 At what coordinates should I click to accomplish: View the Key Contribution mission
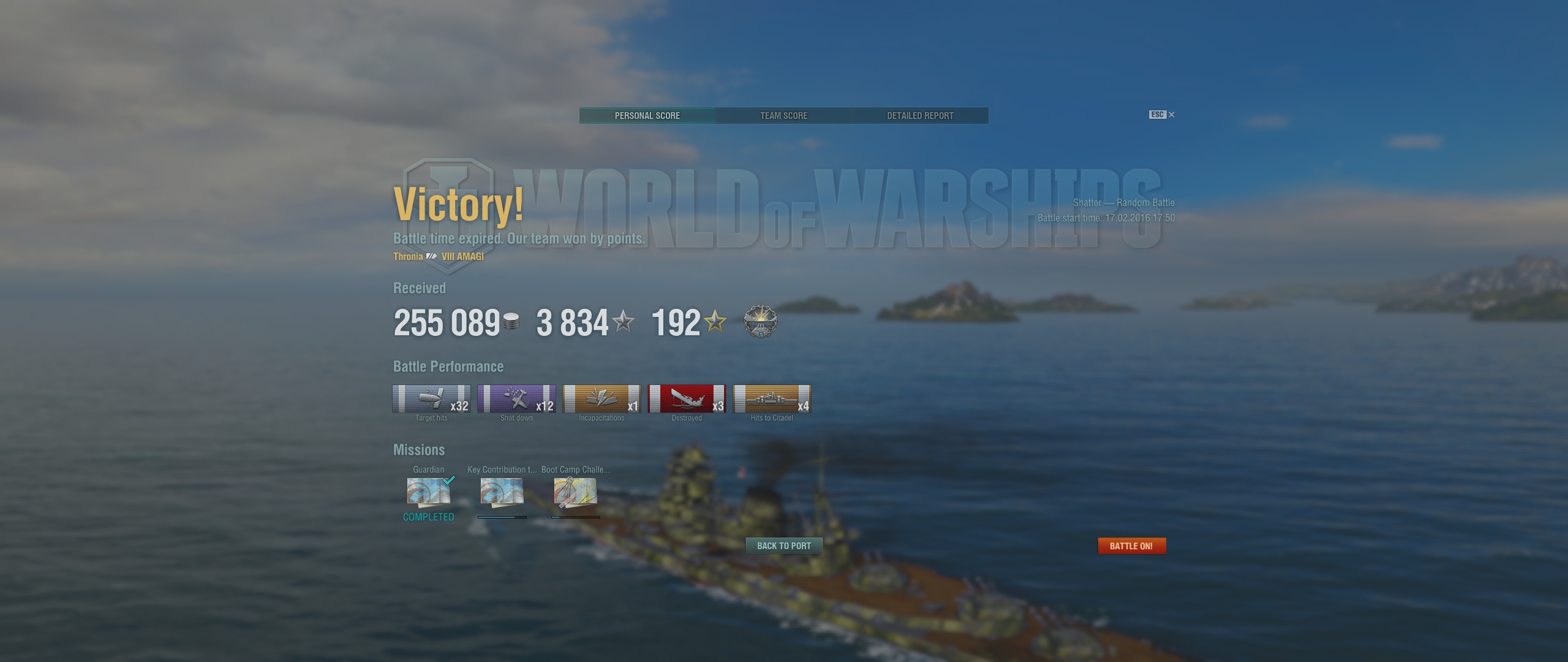point(502,492)
